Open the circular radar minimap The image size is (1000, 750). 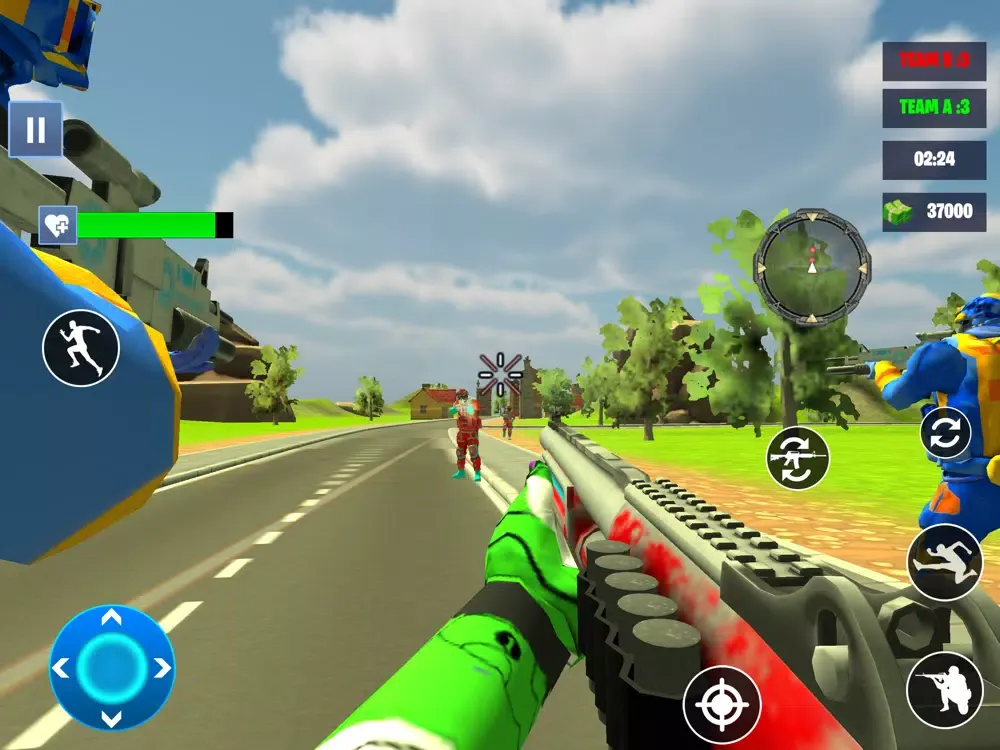(812, 267)
